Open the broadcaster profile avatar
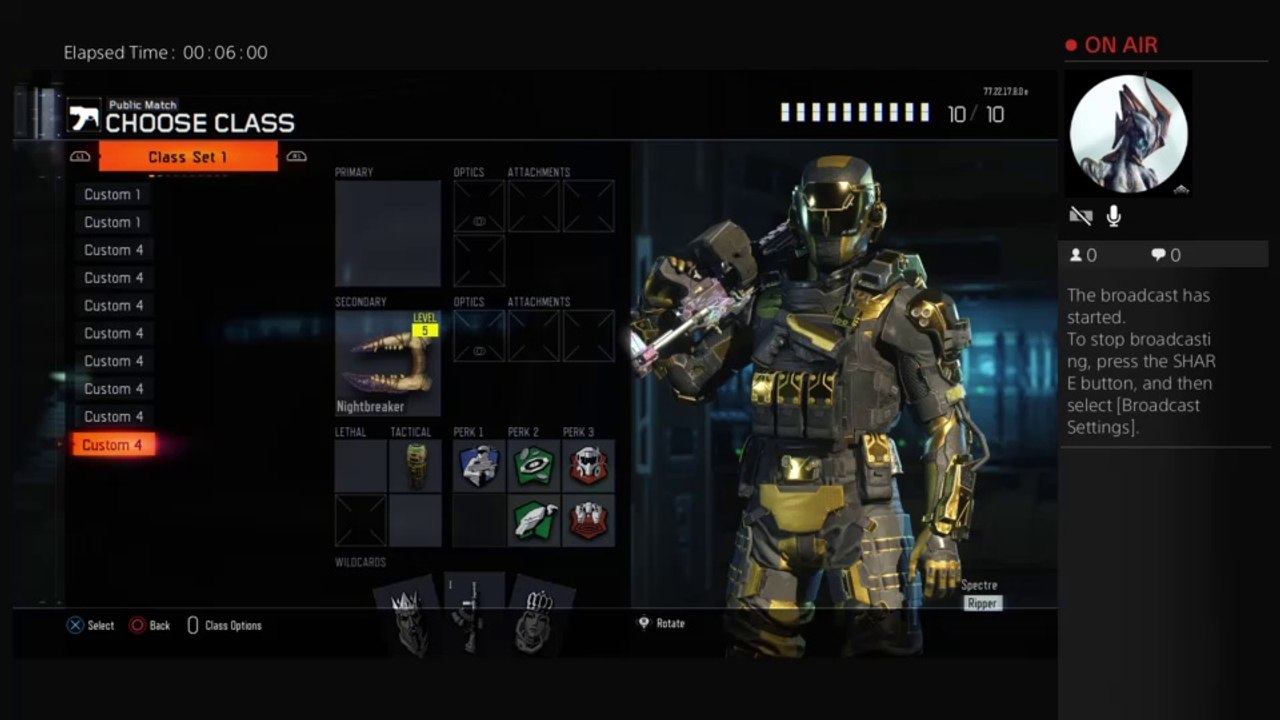 1129,134
